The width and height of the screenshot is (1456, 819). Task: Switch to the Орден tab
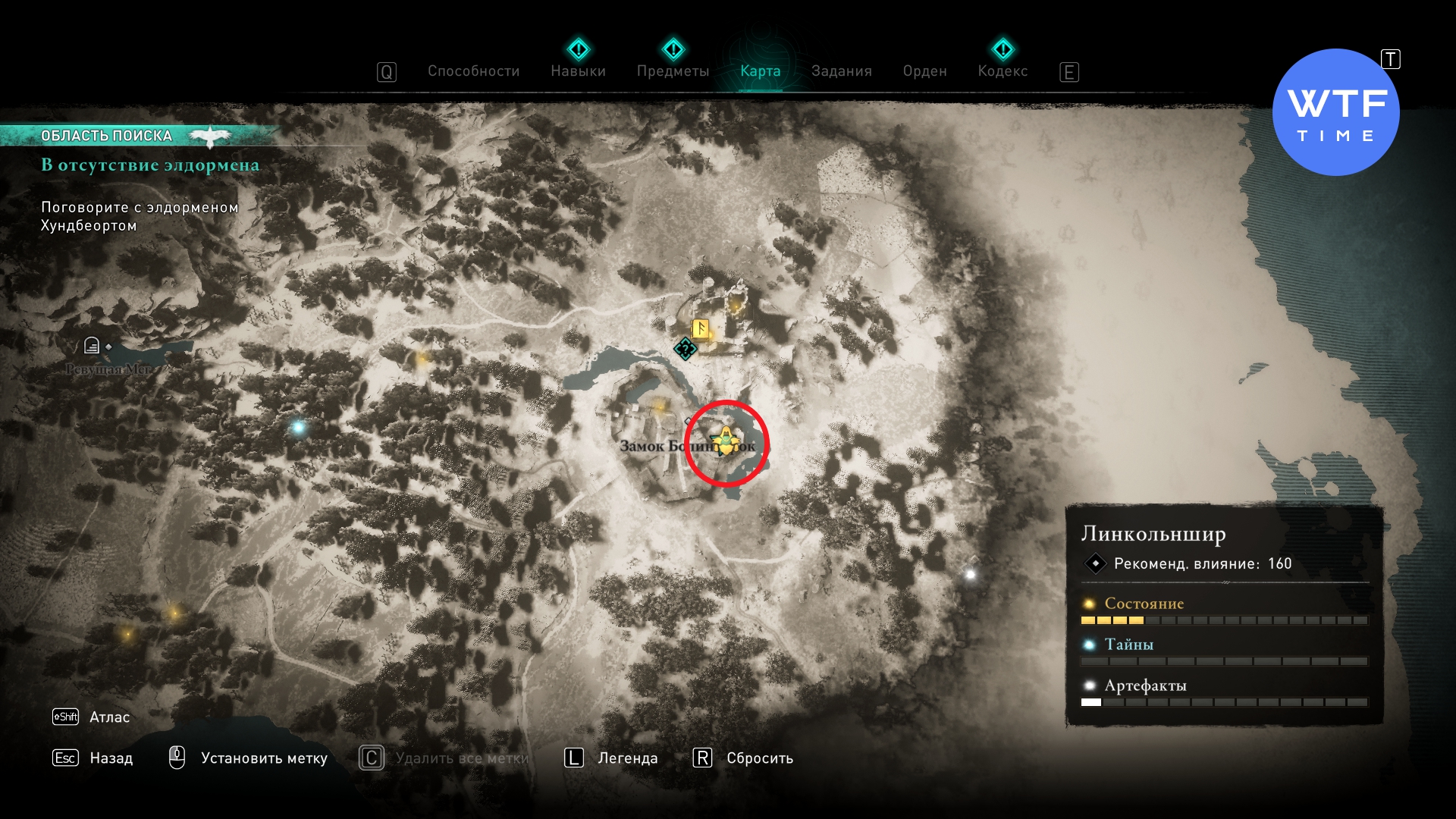(924, 71)
